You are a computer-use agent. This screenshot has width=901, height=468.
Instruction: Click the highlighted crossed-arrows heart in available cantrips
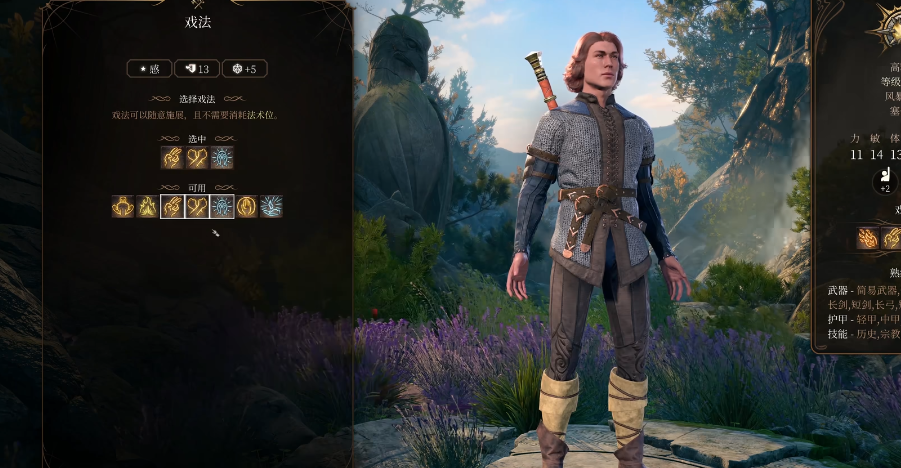pos(197,207)
